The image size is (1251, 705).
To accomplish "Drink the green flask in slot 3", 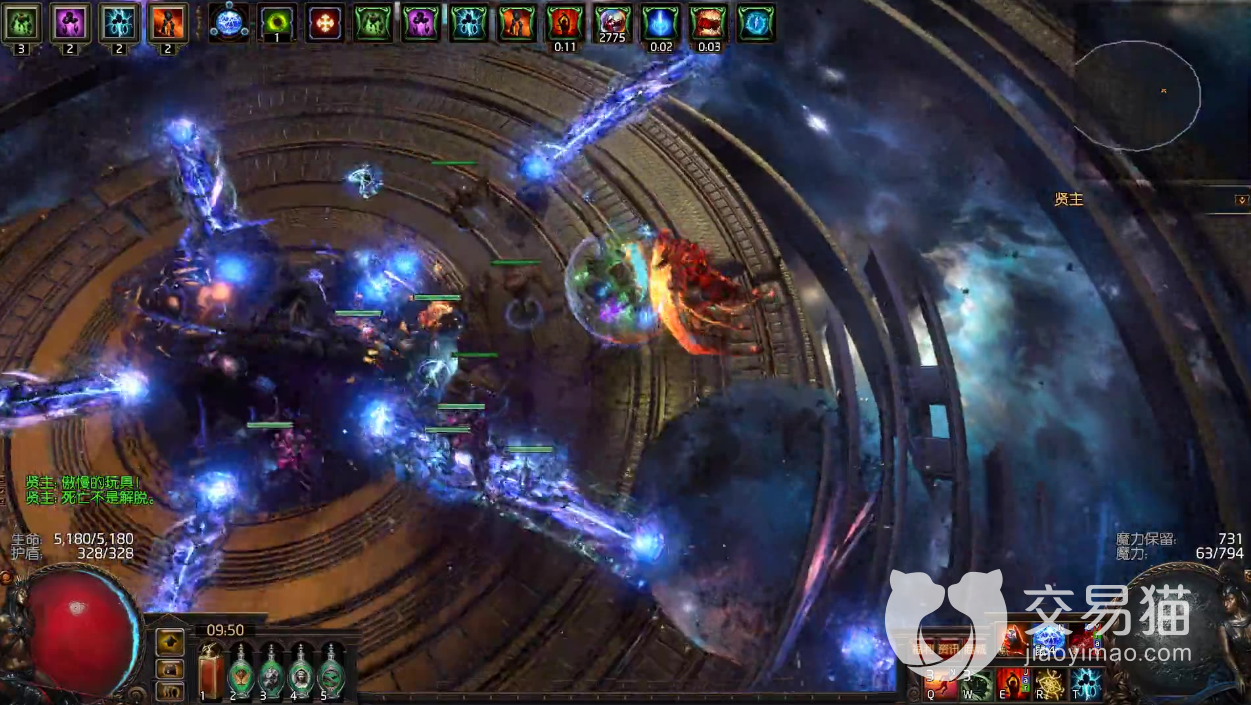I will point(271,671).
